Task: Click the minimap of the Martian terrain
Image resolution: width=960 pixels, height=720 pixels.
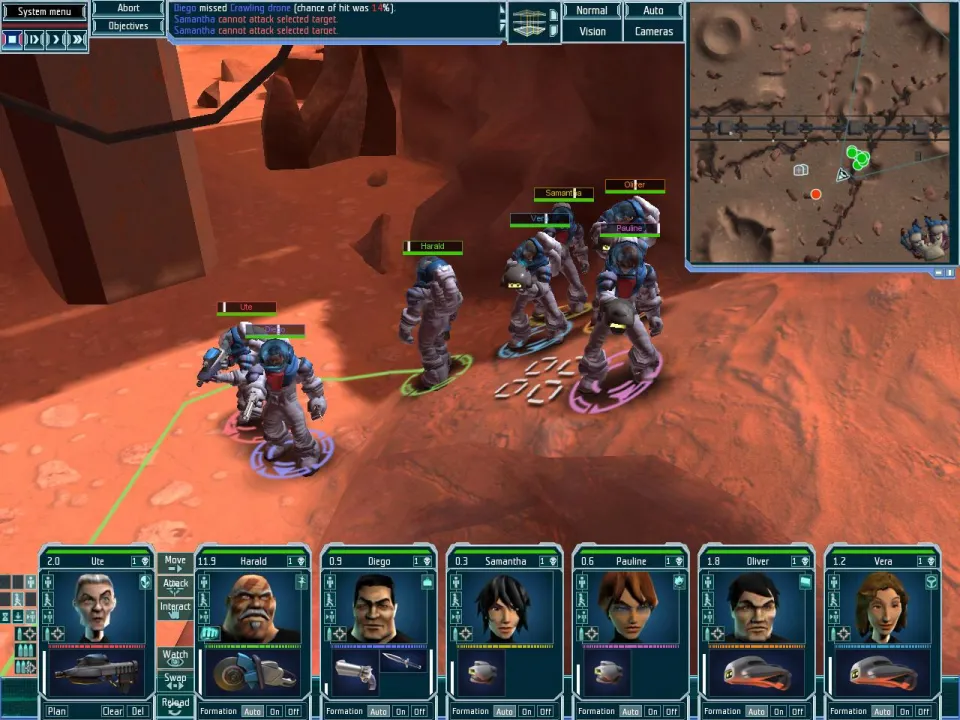Action: (818, 132)
